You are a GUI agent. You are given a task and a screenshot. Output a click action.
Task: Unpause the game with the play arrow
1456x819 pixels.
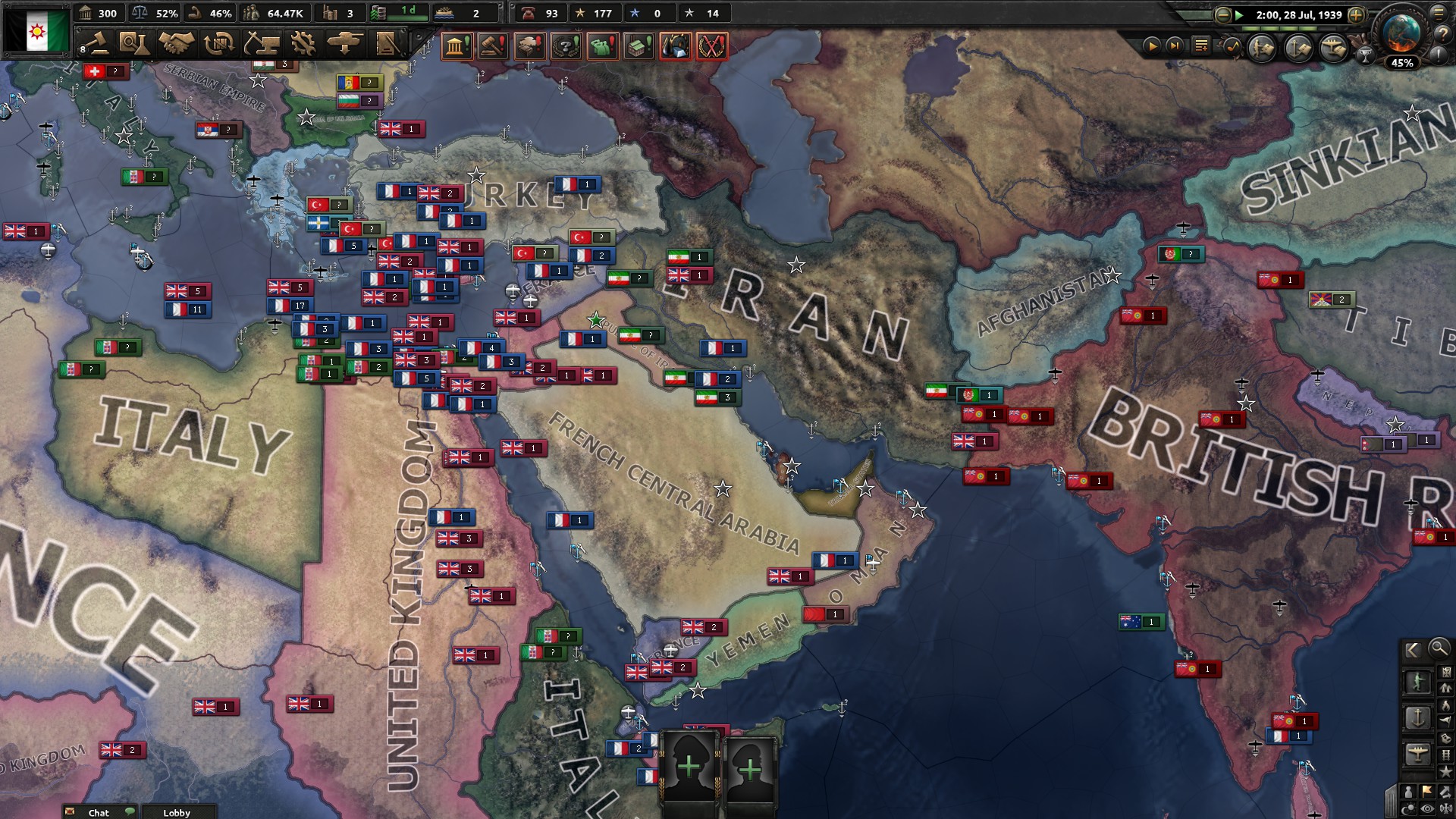pyautogui.click(x=1153, y=46)
